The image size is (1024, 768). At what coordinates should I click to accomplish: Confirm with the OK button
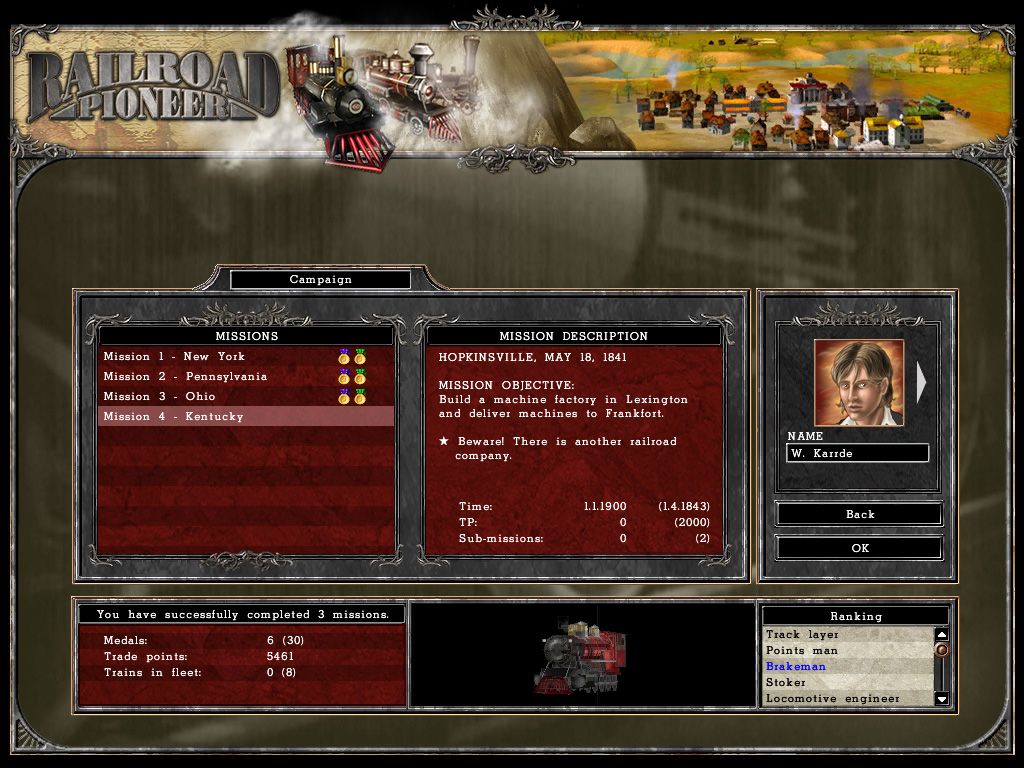click(859, 548)
